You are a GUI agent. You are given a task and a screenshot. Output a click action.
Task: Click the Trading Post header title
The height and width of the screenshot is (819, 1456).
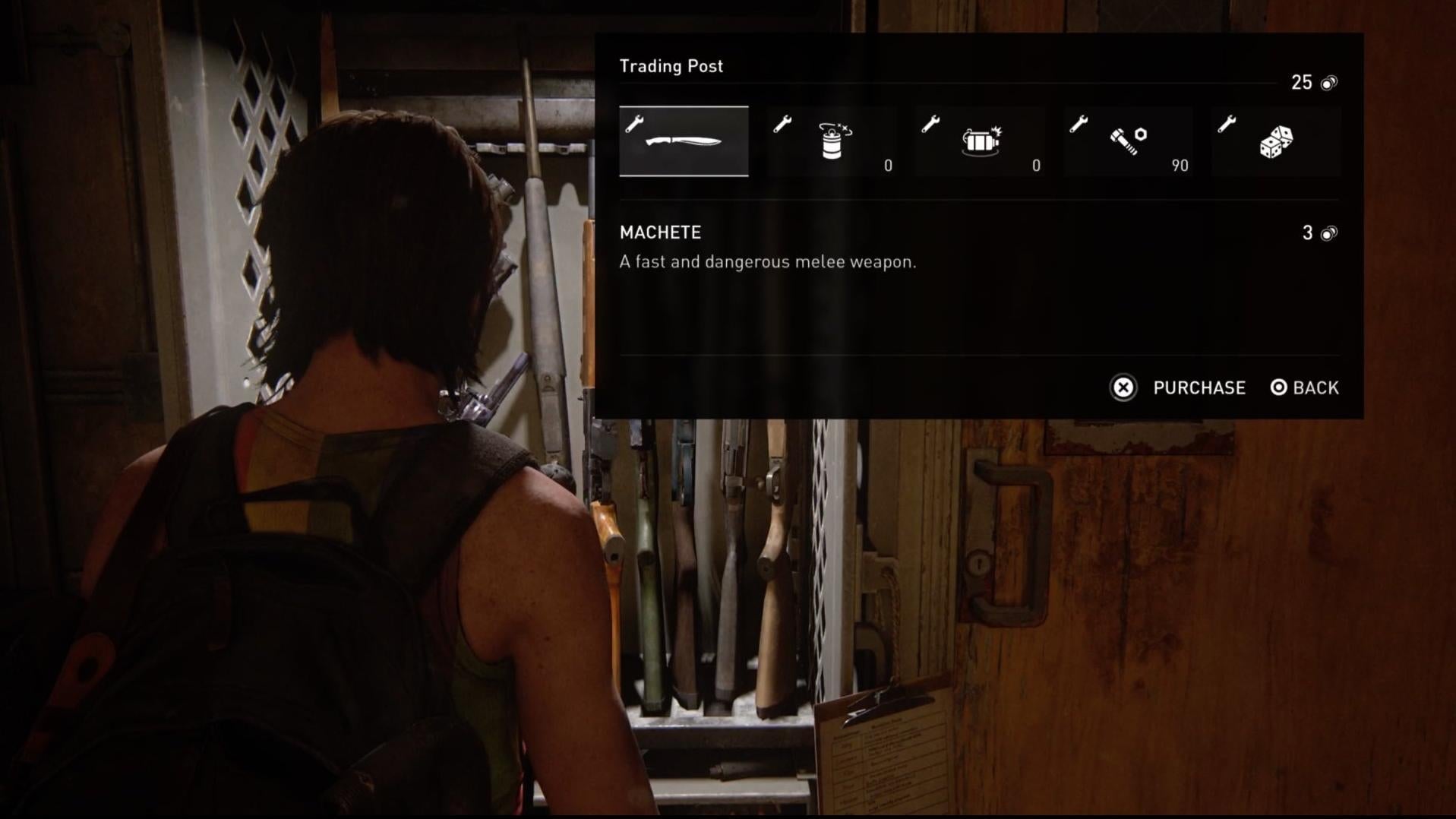672,66
